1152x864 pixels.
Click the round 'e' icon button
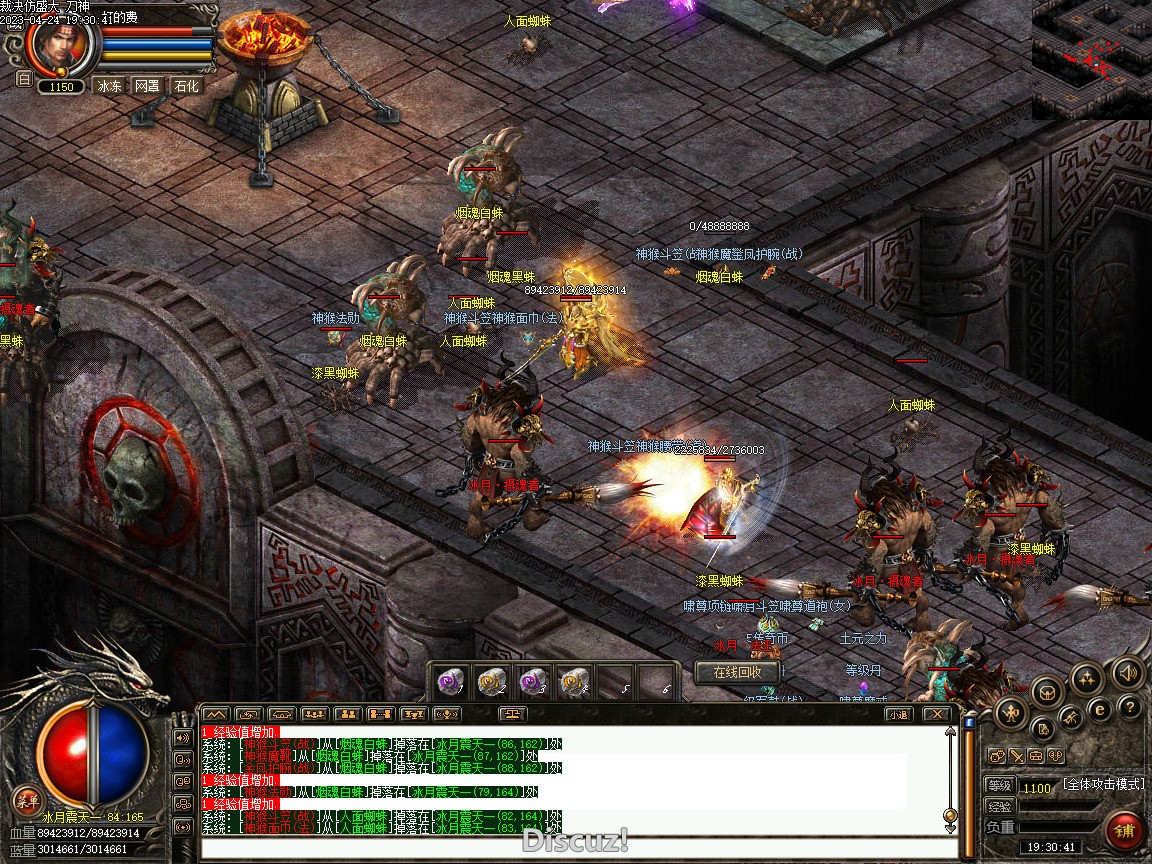pyautogui.click(x=1100, y=709)
